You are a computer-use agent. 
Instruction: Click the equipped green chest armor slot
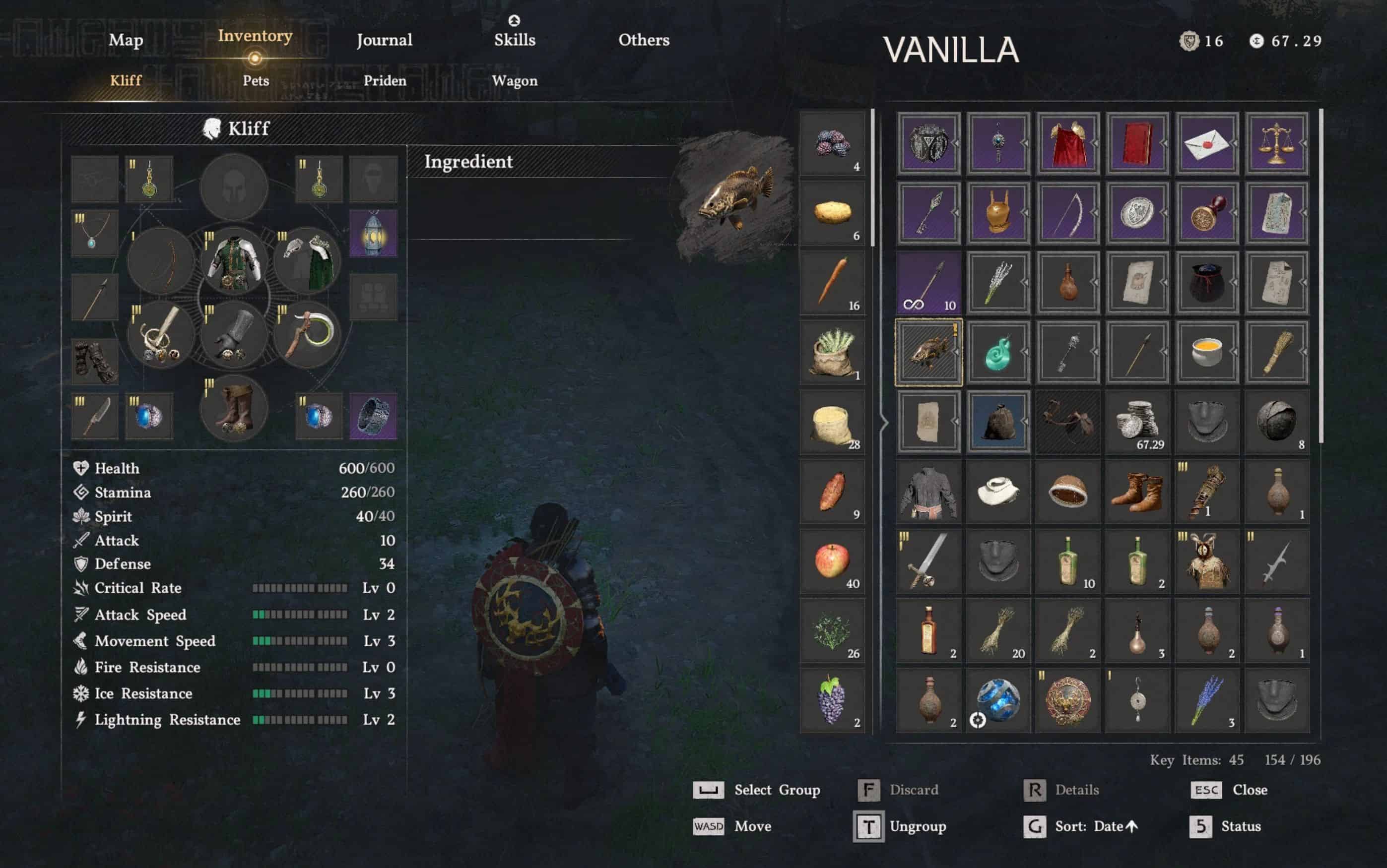click(x=234, y=262)
